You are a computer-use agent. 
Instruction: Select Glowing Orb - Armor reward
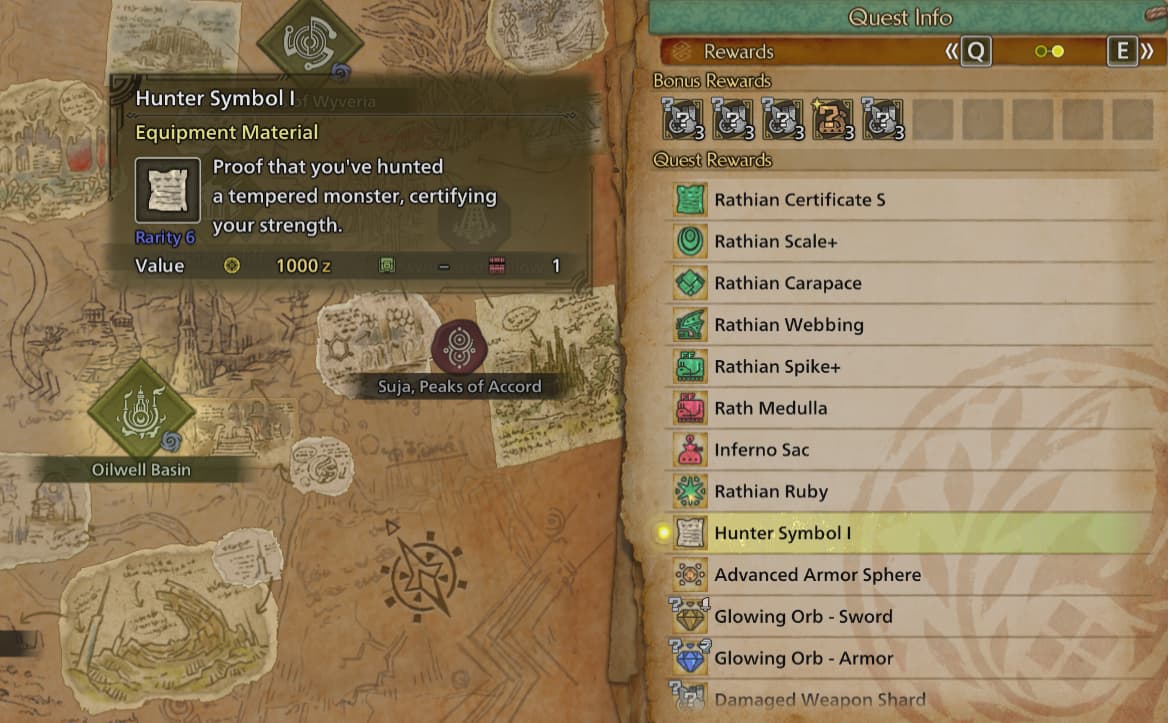pos(803,659)
